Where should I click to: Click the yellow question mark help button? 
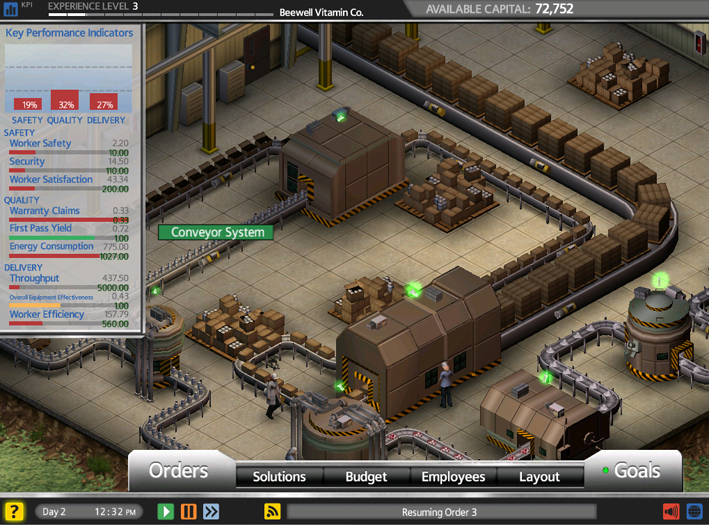pos(14,512)
